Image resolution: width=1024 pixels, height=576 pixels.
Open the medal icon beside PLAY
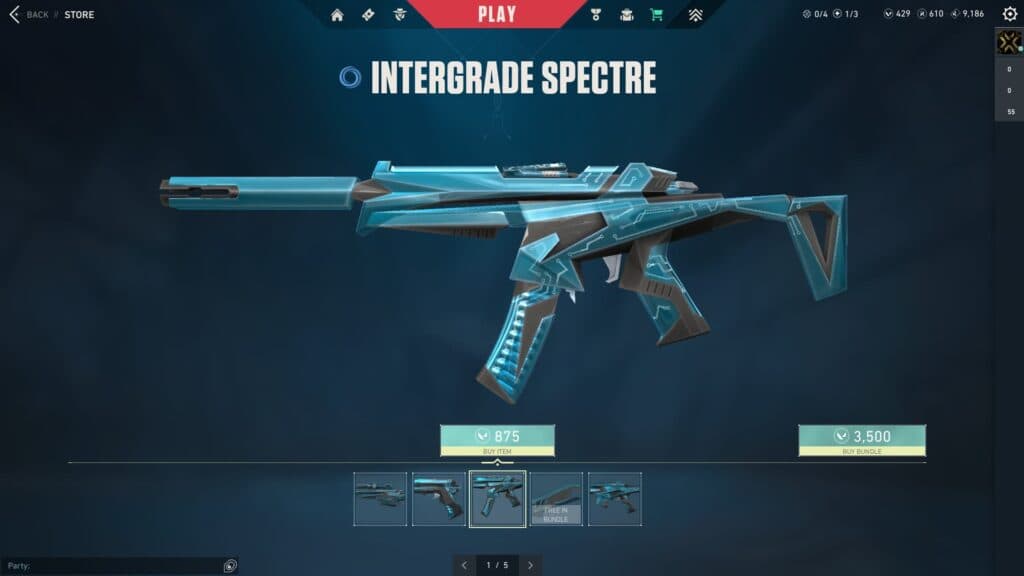pyautogui.click(x=597, y=15)
